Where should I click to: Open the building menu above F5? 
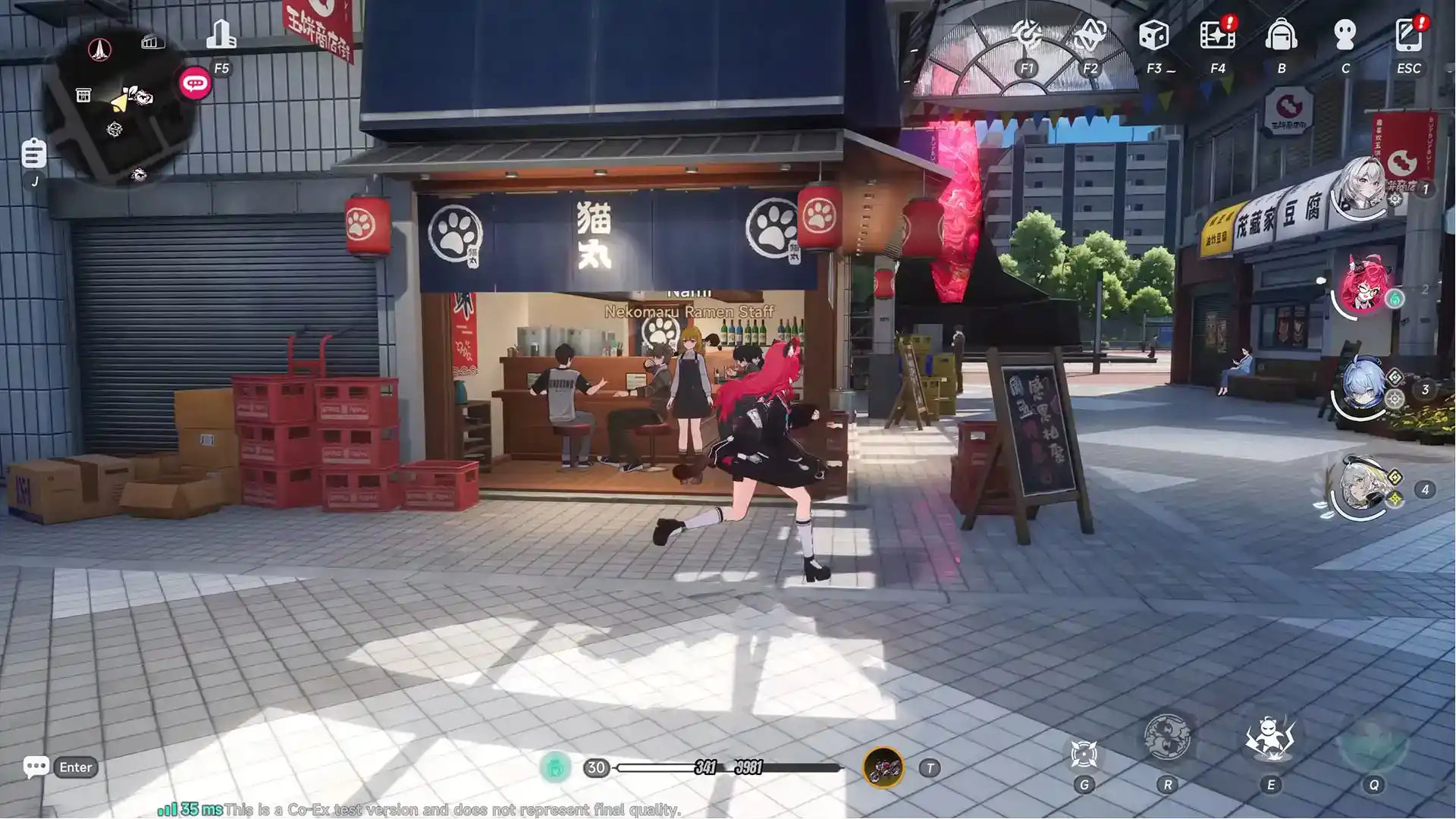coord(221,34)
